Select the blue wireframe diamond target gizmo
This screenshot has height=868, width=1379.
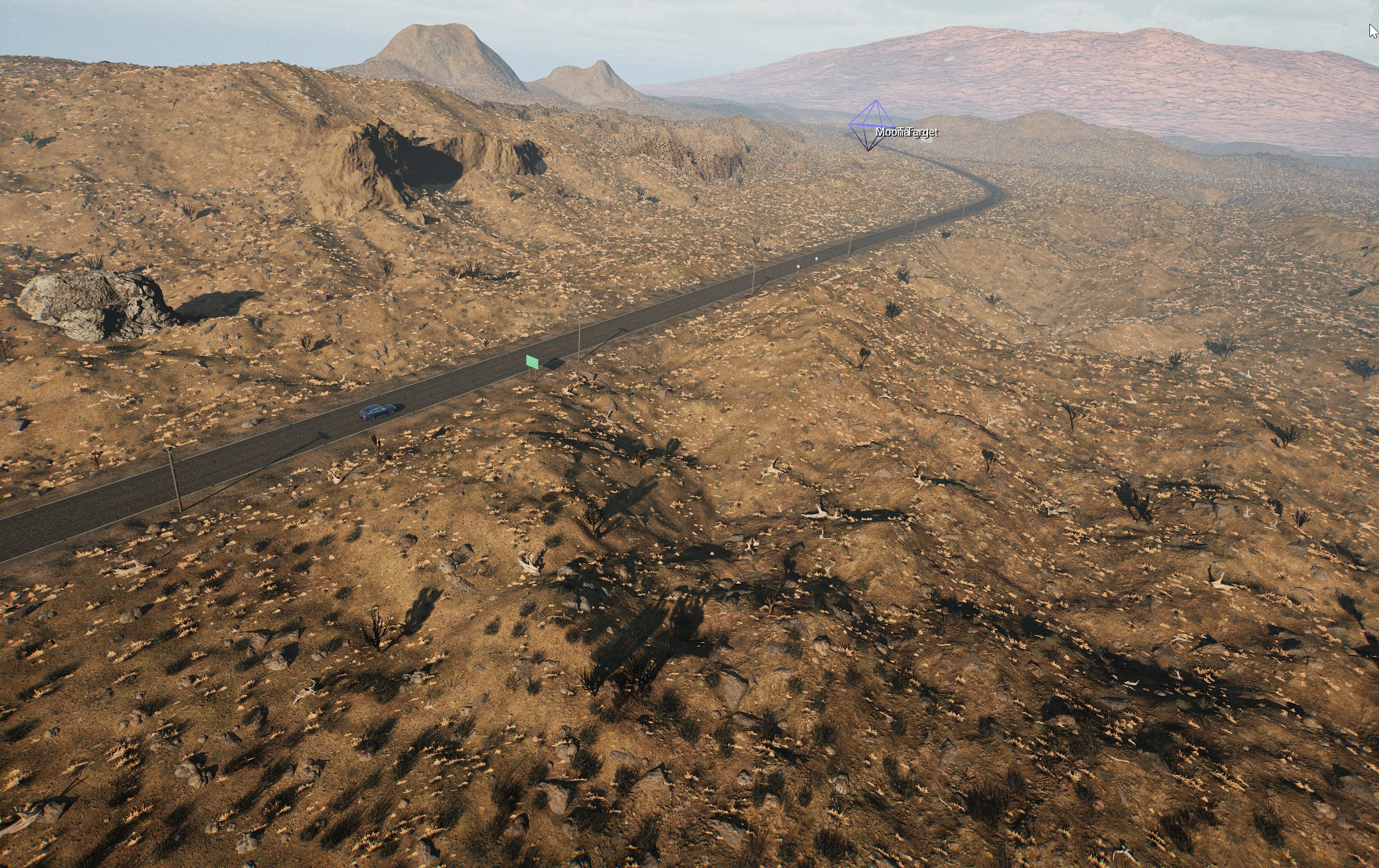(x=871, y=126)
